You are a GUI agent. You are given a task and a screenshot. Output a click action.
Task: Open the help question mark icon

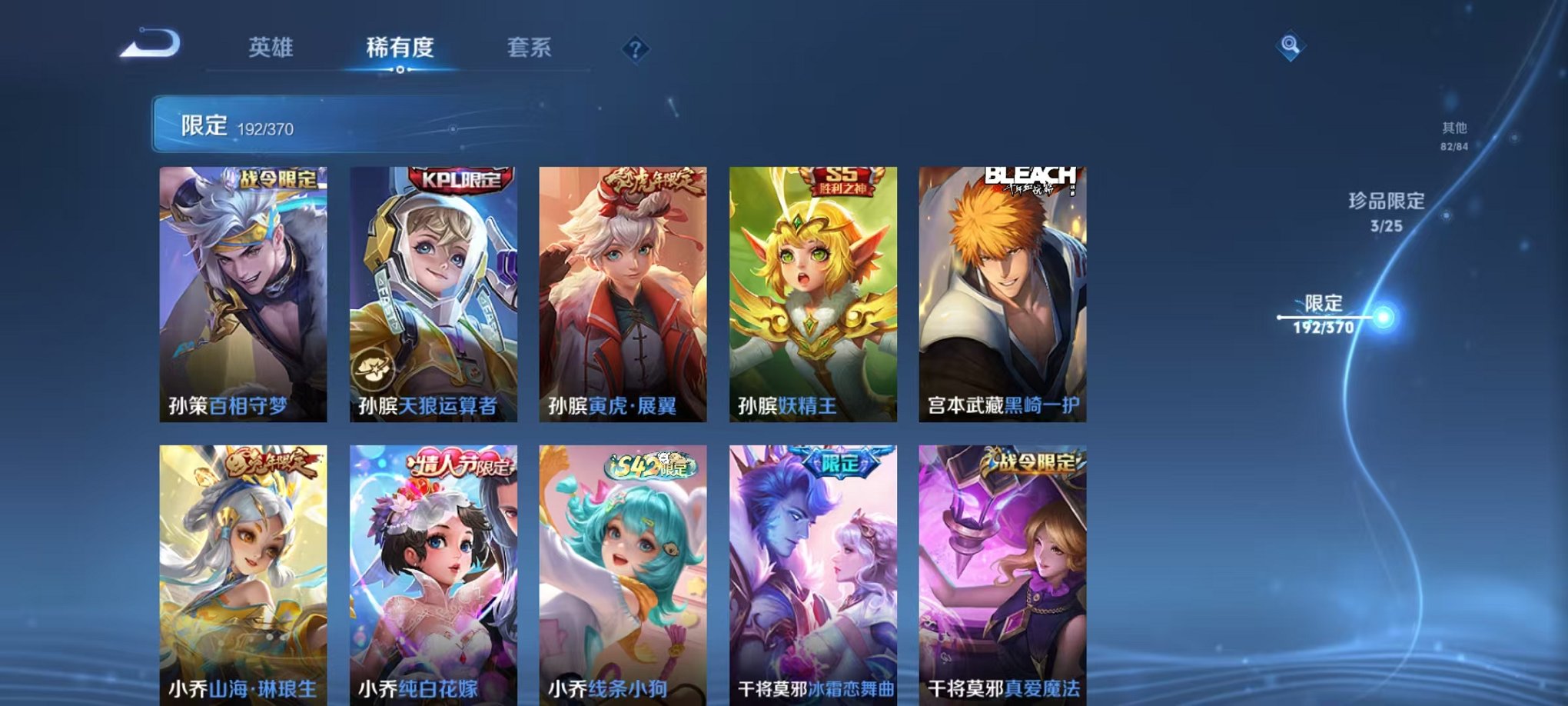(x=633, y=49)
